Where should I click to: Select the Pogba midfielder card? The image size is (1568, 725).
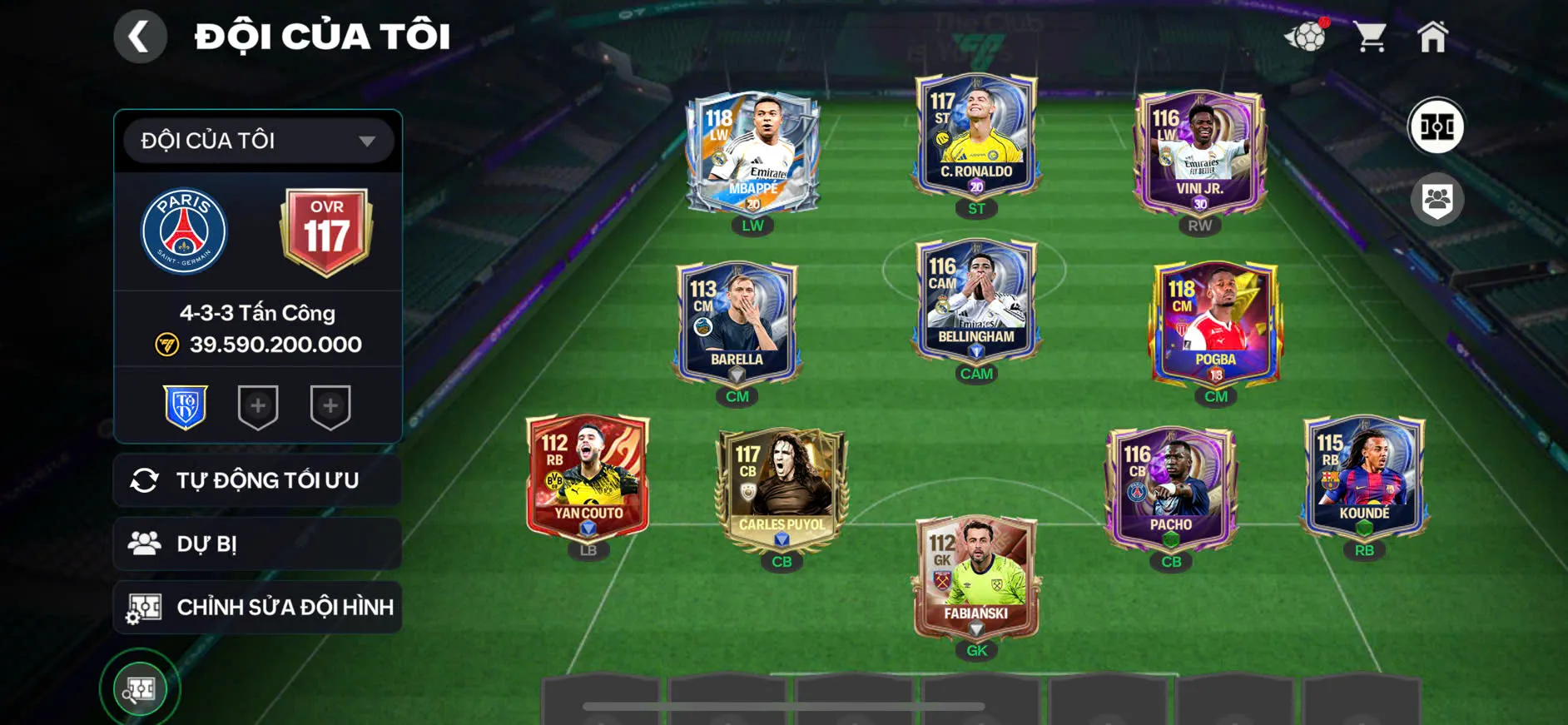1215,325
